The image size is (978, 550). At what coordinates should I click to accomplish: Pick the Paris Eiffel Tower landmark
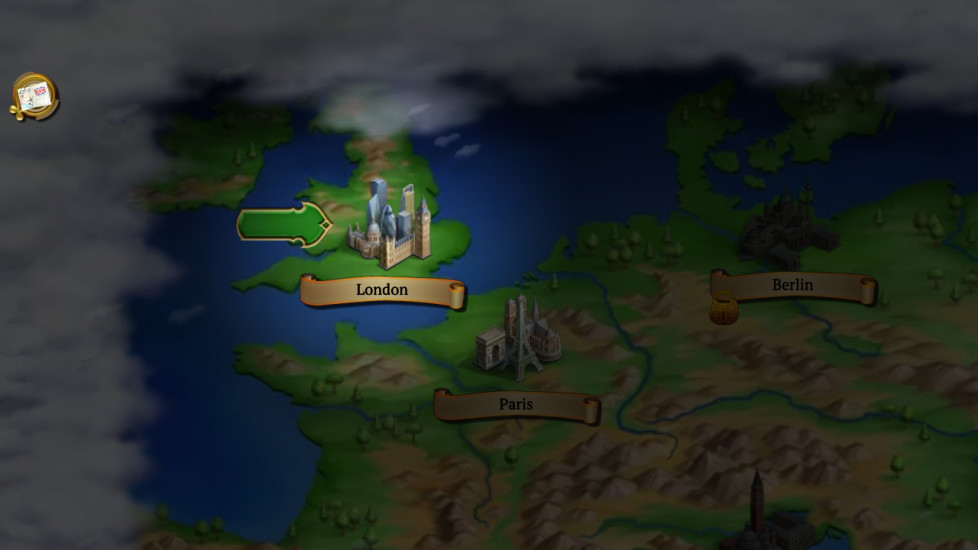point(518,336)
